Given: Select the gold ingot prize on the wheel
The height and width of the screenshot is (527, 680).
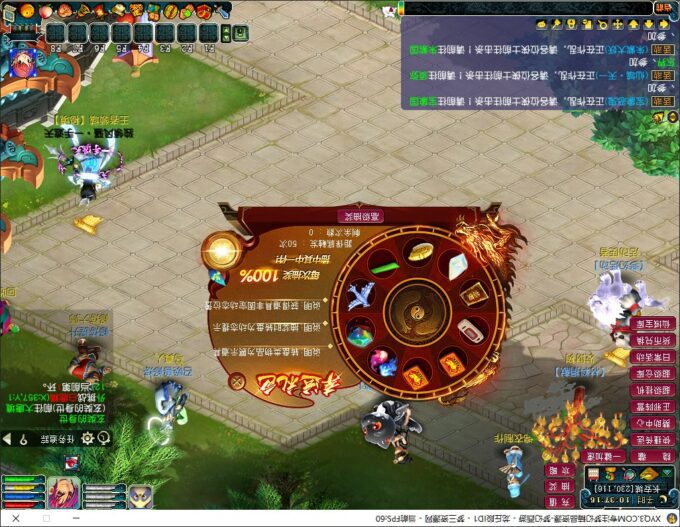Looking at the screenshot, I should [x=423, y=250].
